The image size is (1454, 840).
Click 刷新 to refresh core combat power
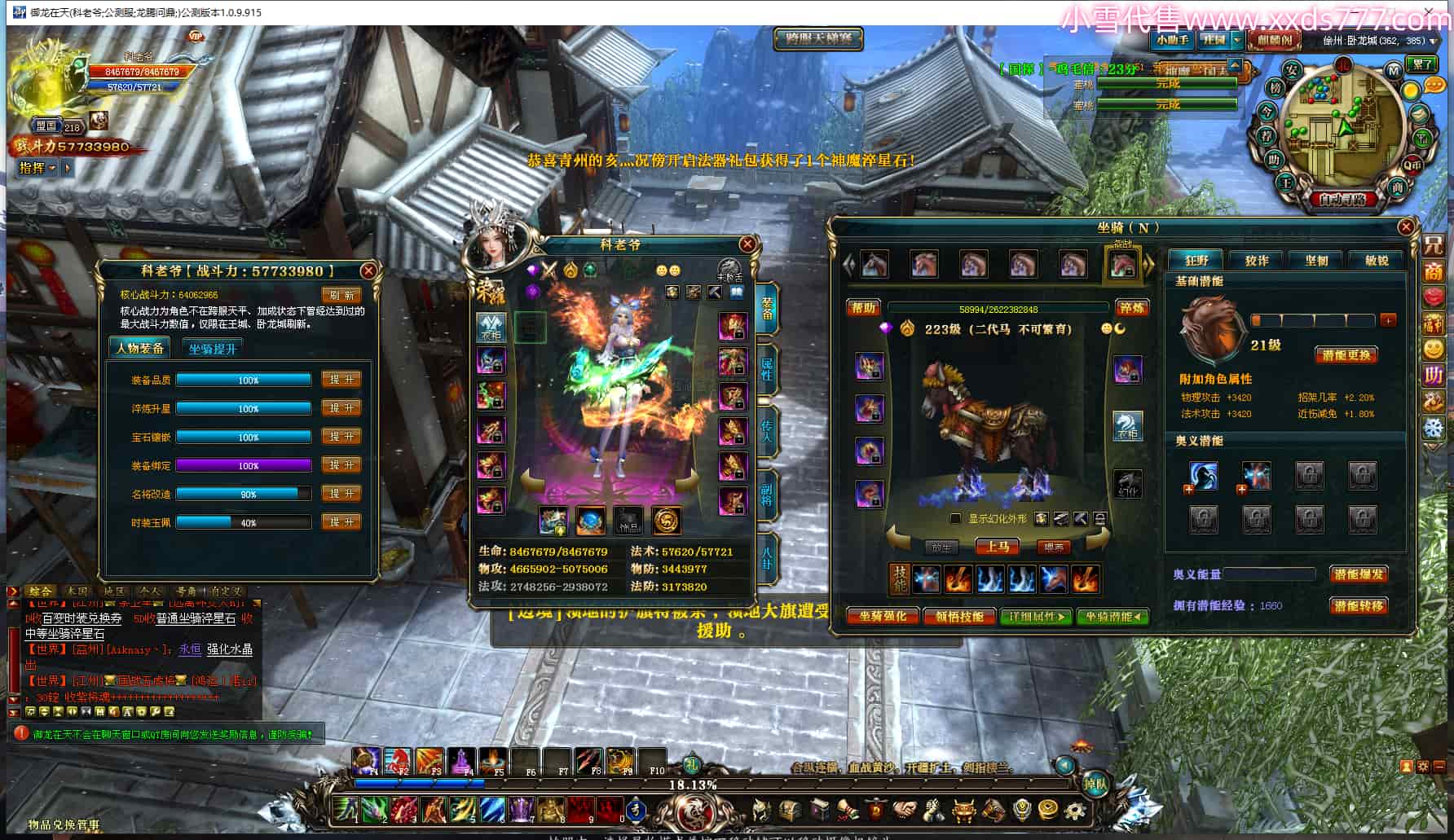coord(341,295)
